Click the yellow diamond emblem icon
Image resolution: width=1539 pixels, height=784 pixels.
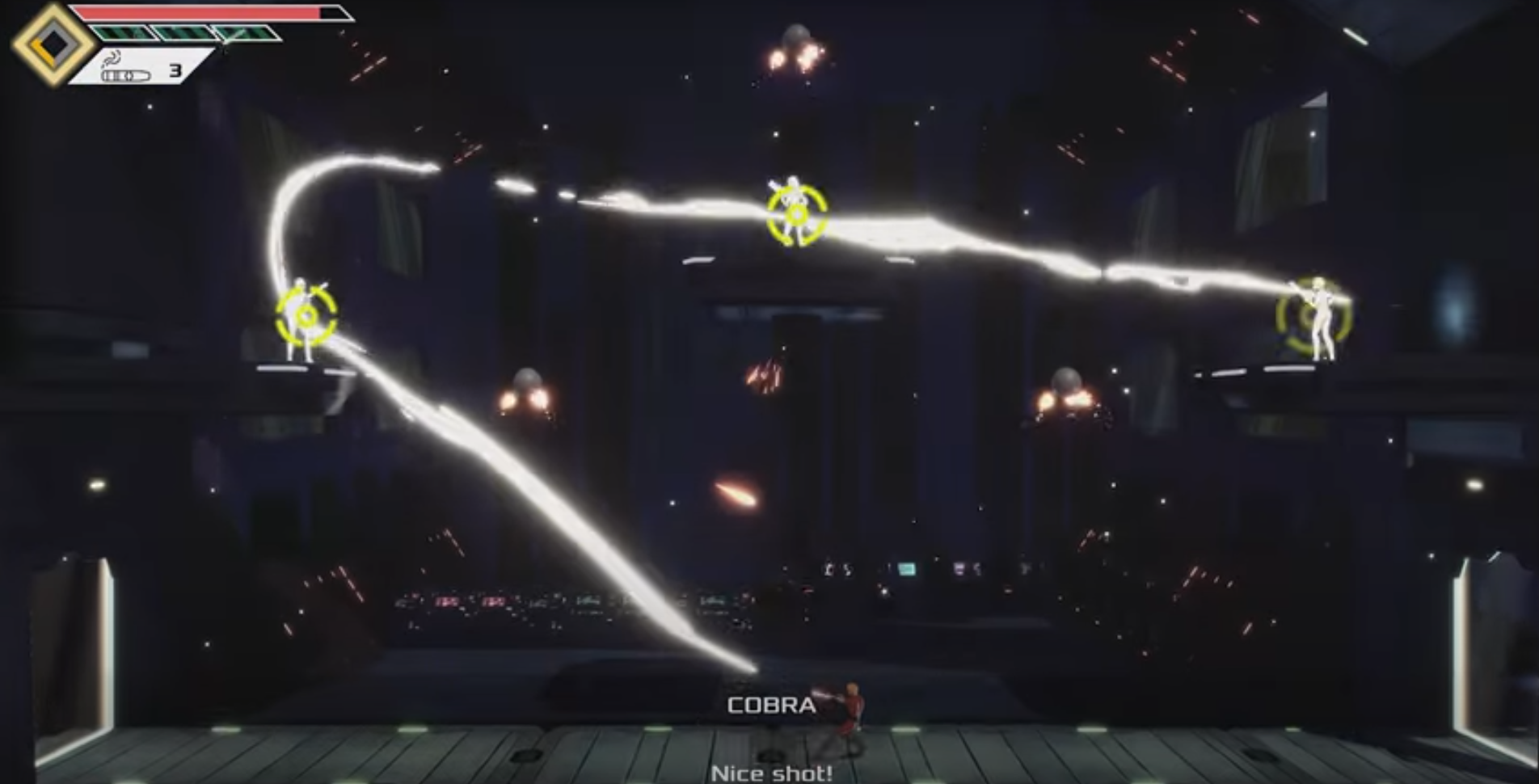pos(53,45)
